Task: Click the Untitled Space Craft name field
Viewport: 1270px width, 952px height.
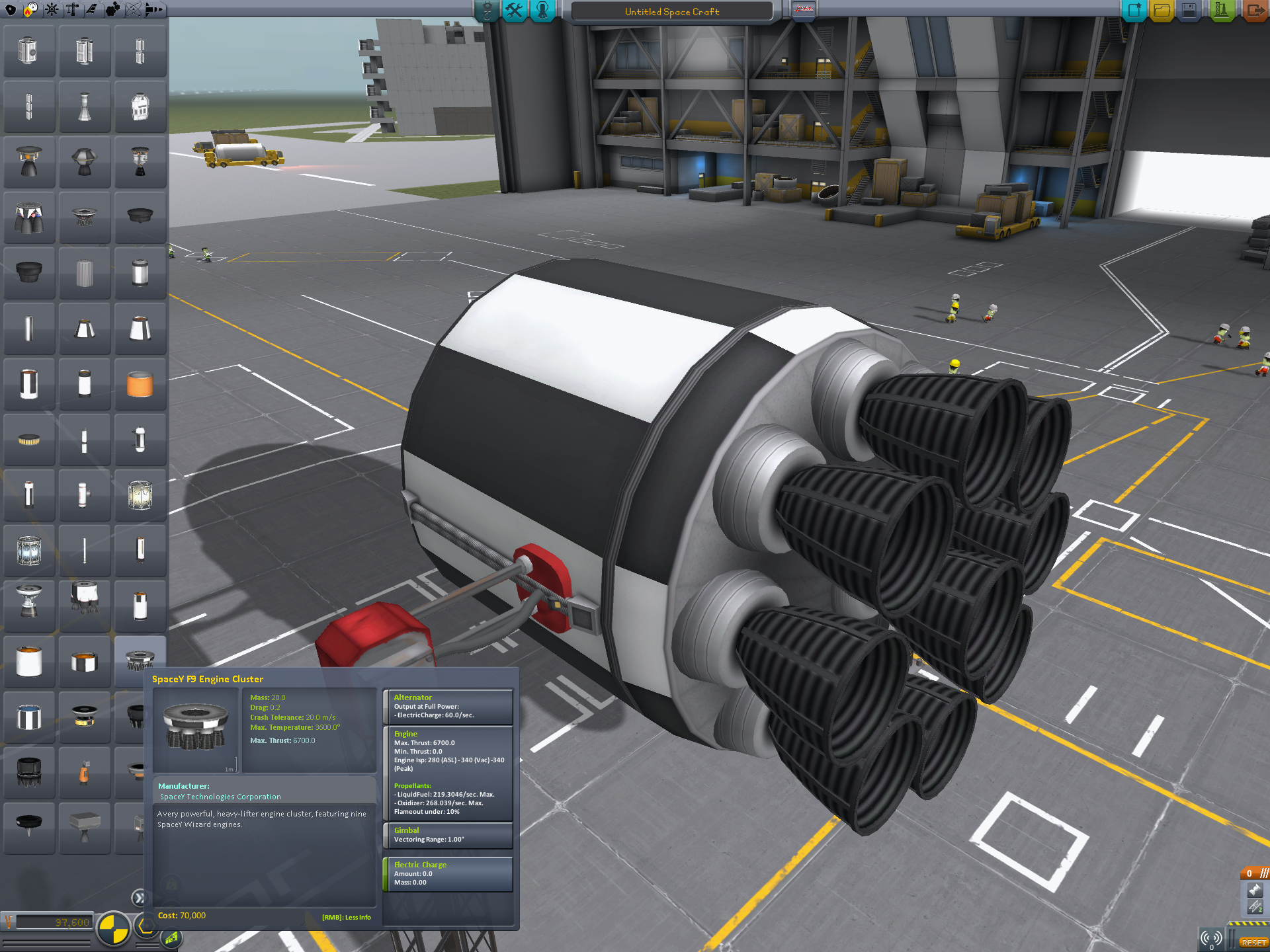Action: 671,12
